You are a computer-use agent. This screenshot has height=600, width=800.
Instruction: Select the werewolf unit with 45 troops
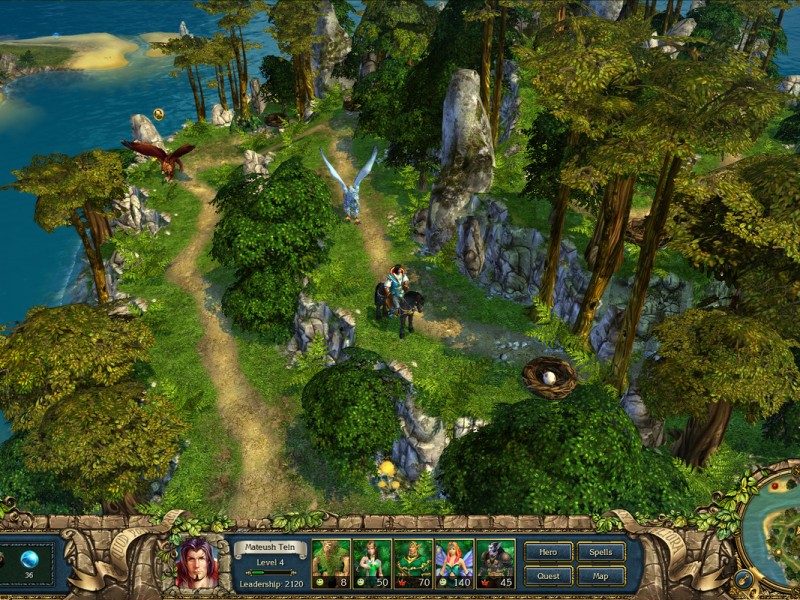[x=495, y=563]
